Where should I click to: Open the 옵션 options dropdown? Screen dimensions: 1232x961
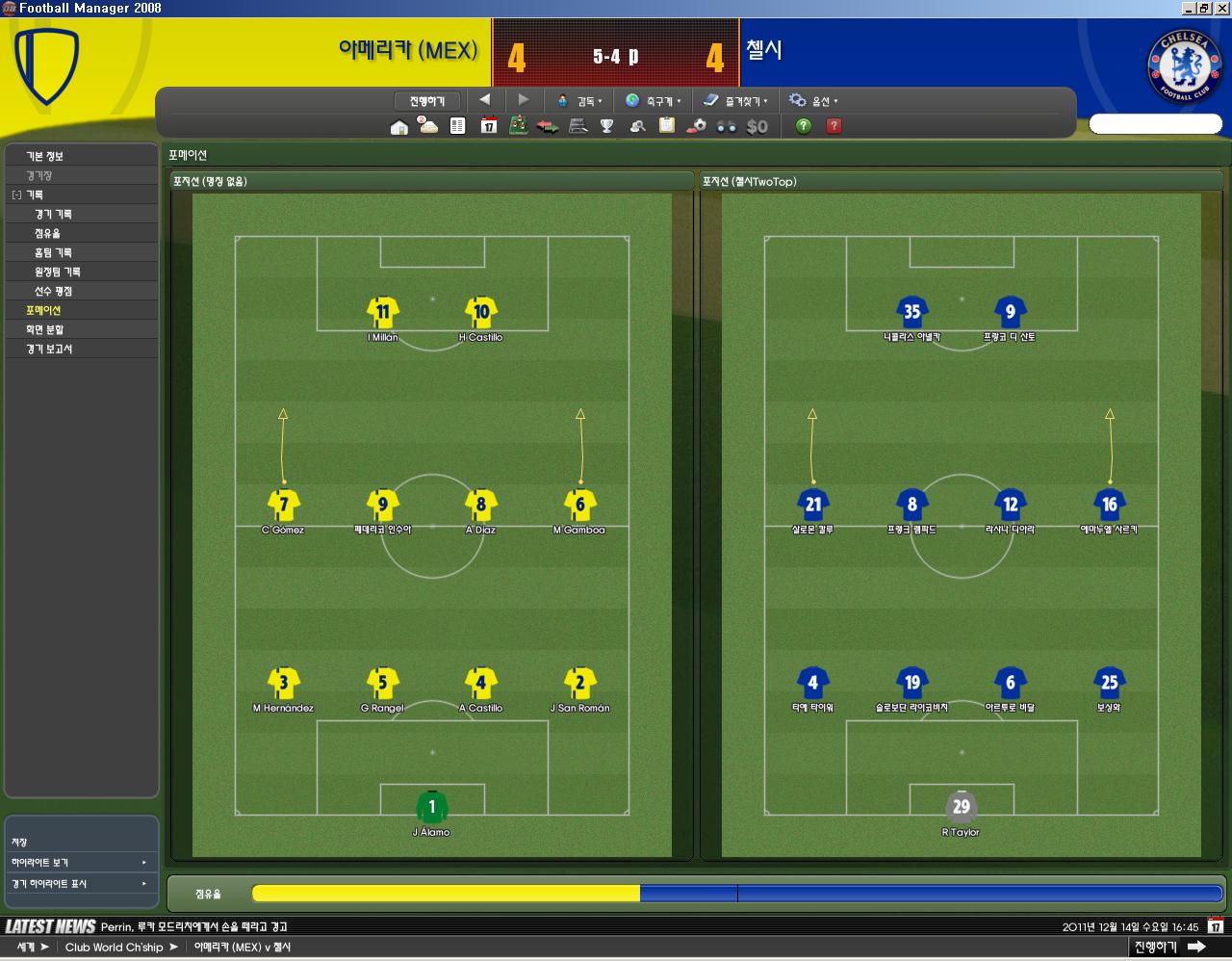point(813,101)
